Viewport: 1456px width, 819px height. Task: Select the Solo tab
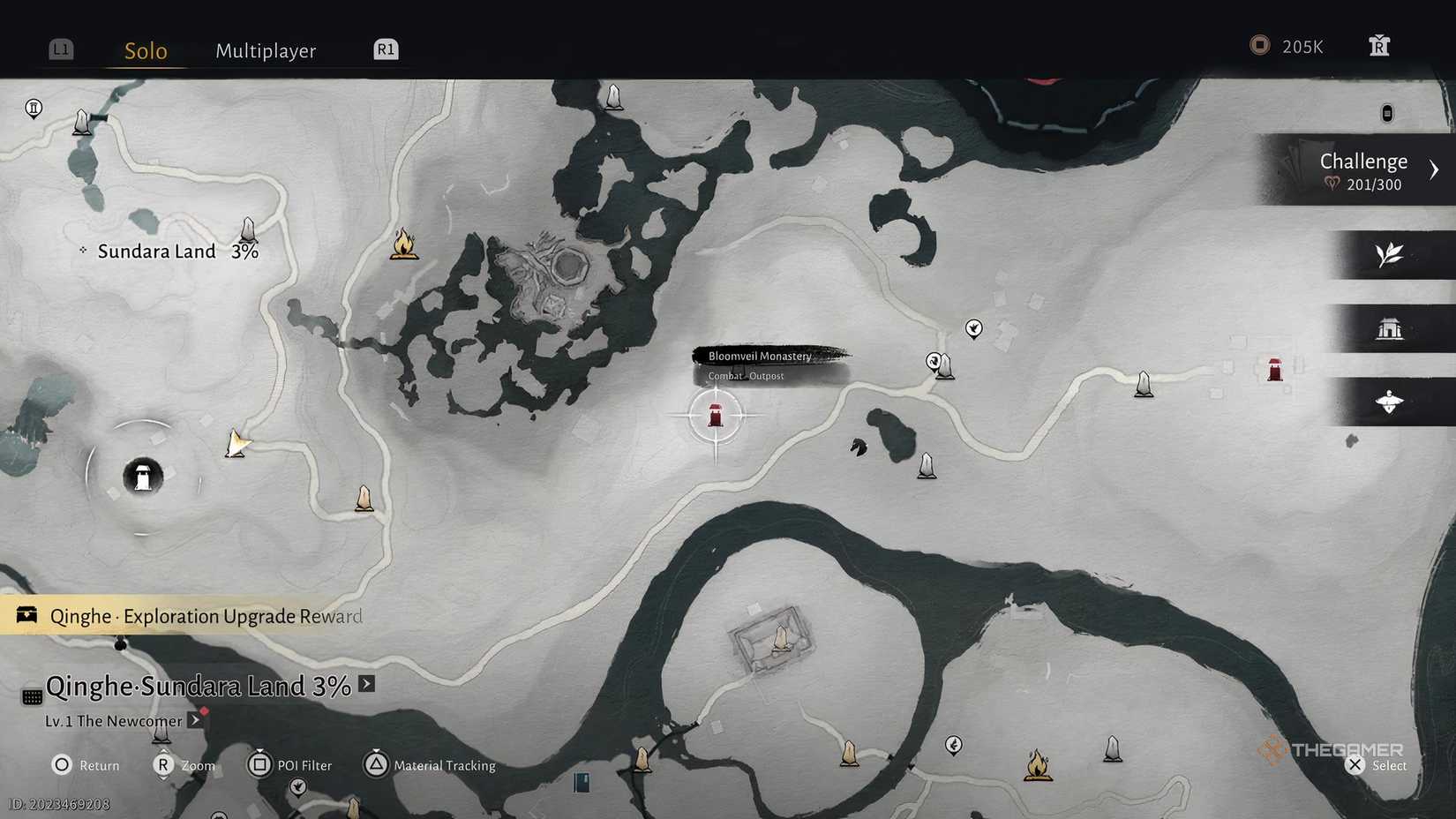pos(144,51)
